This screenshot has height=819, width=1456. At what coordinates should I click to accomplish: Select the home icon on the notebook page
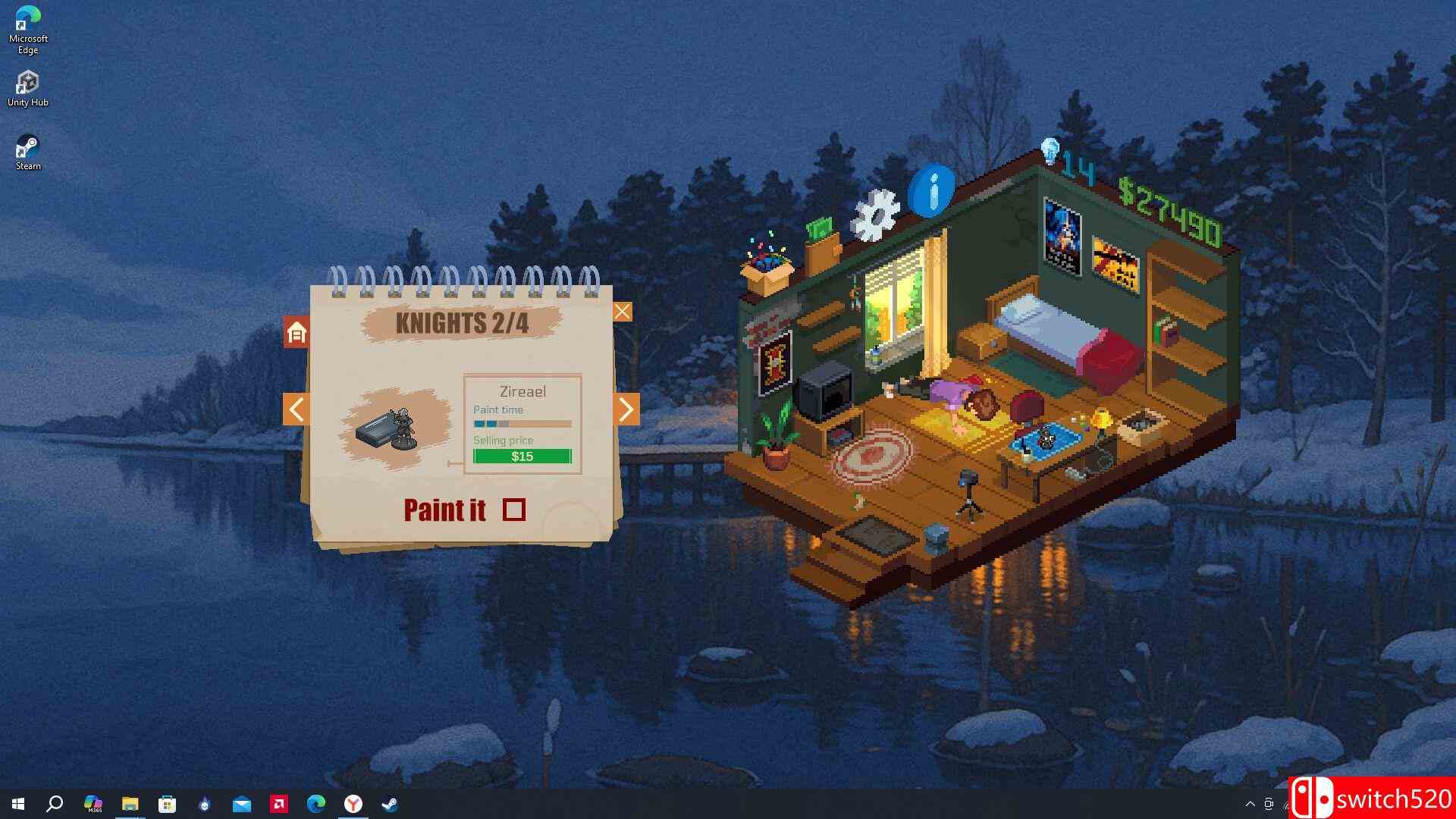tap(296, 334)
